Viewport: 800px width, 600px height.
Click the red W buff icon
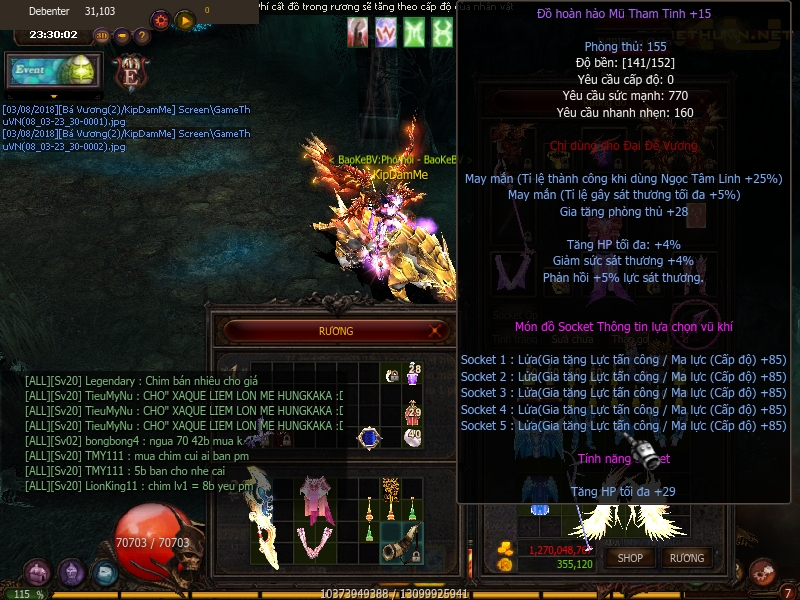pyautogui.click(x=385, y=33)
